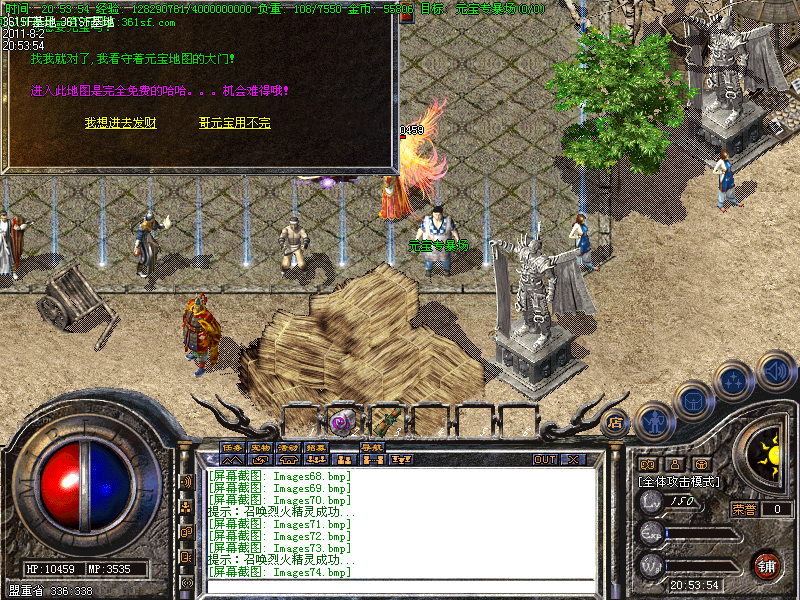Choose the 我想进去发财 dialogue option
The image size is (800, 600).
[120, 123]
